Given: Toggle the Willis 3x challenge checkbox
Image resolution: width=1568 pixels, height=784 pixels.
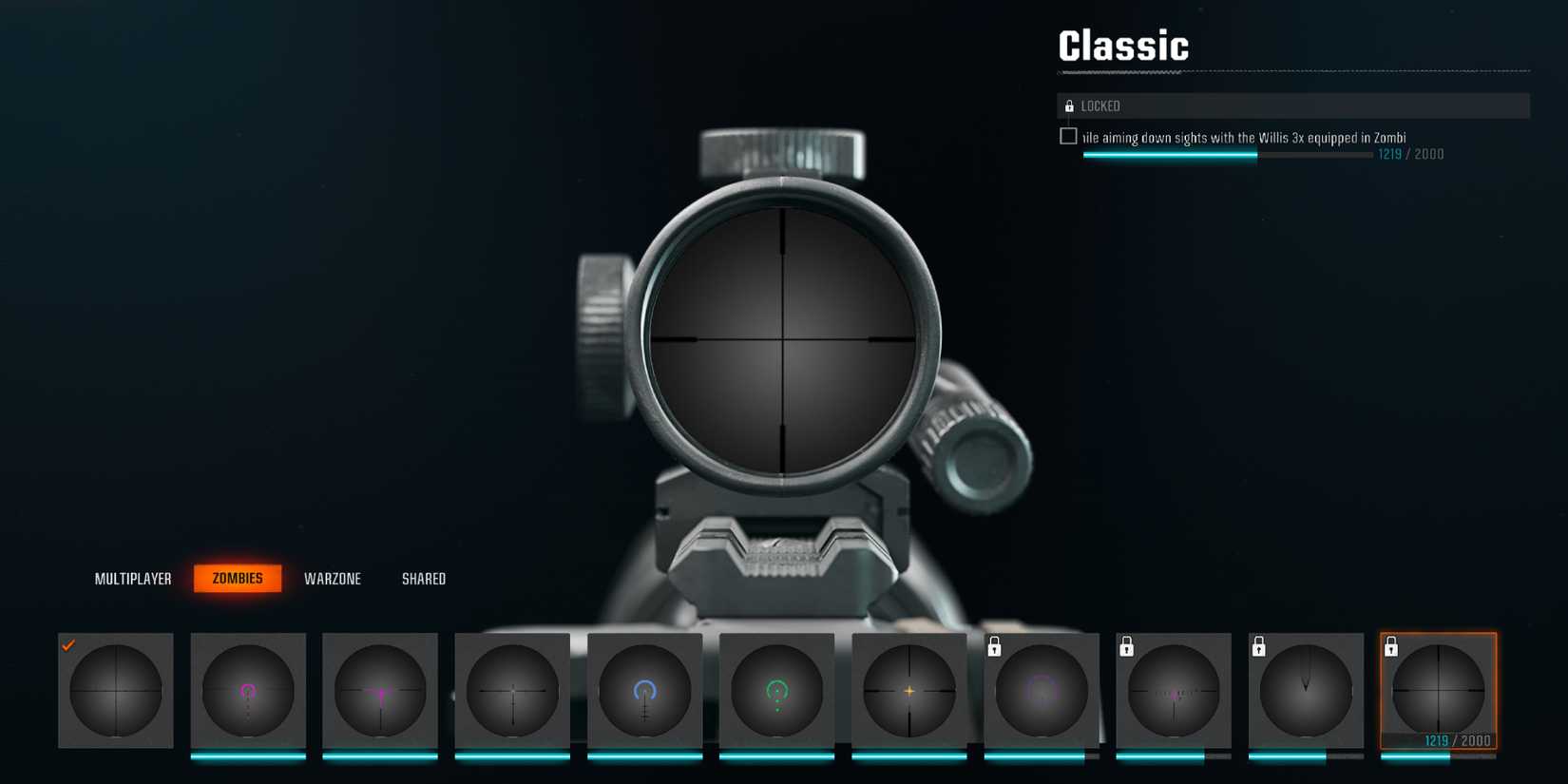Looking at the screenshot, I should pos(1068,136).
